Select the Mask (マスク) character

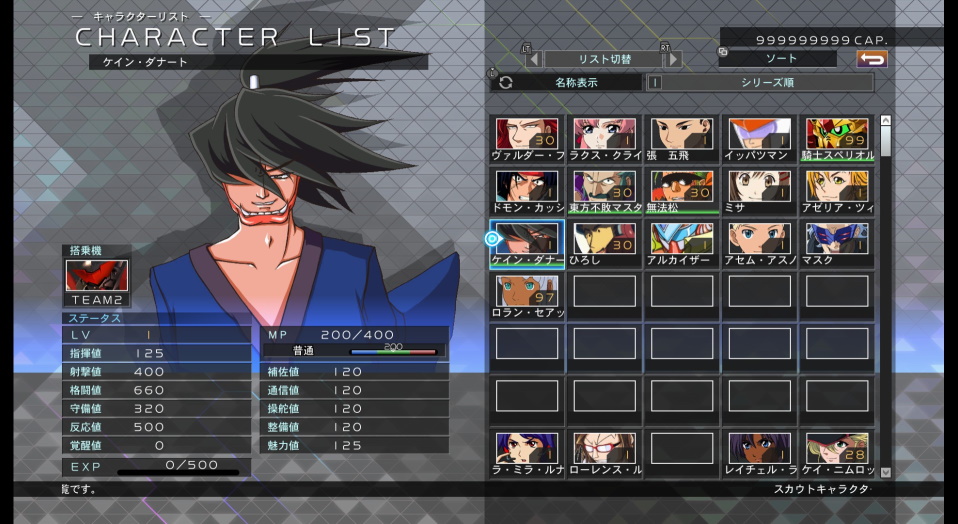[837, 243]
